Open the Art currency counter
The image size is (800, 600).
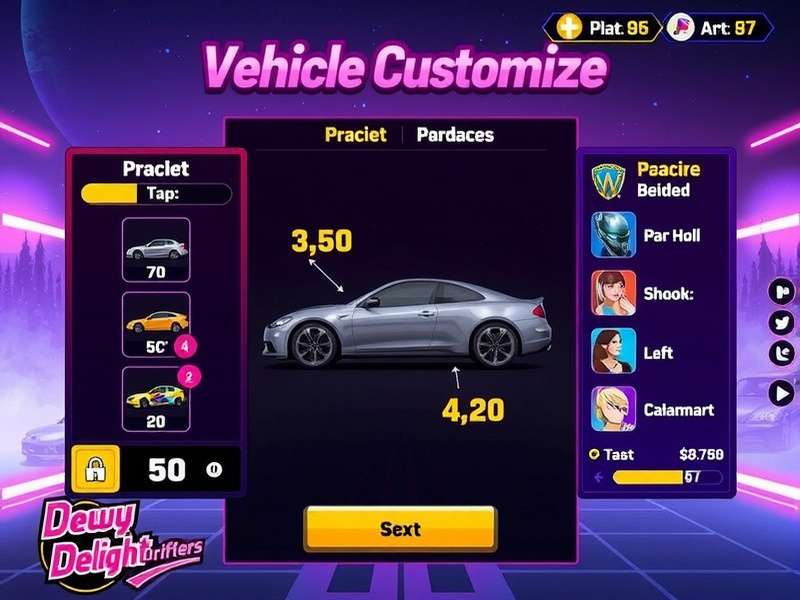coord(721,27)
